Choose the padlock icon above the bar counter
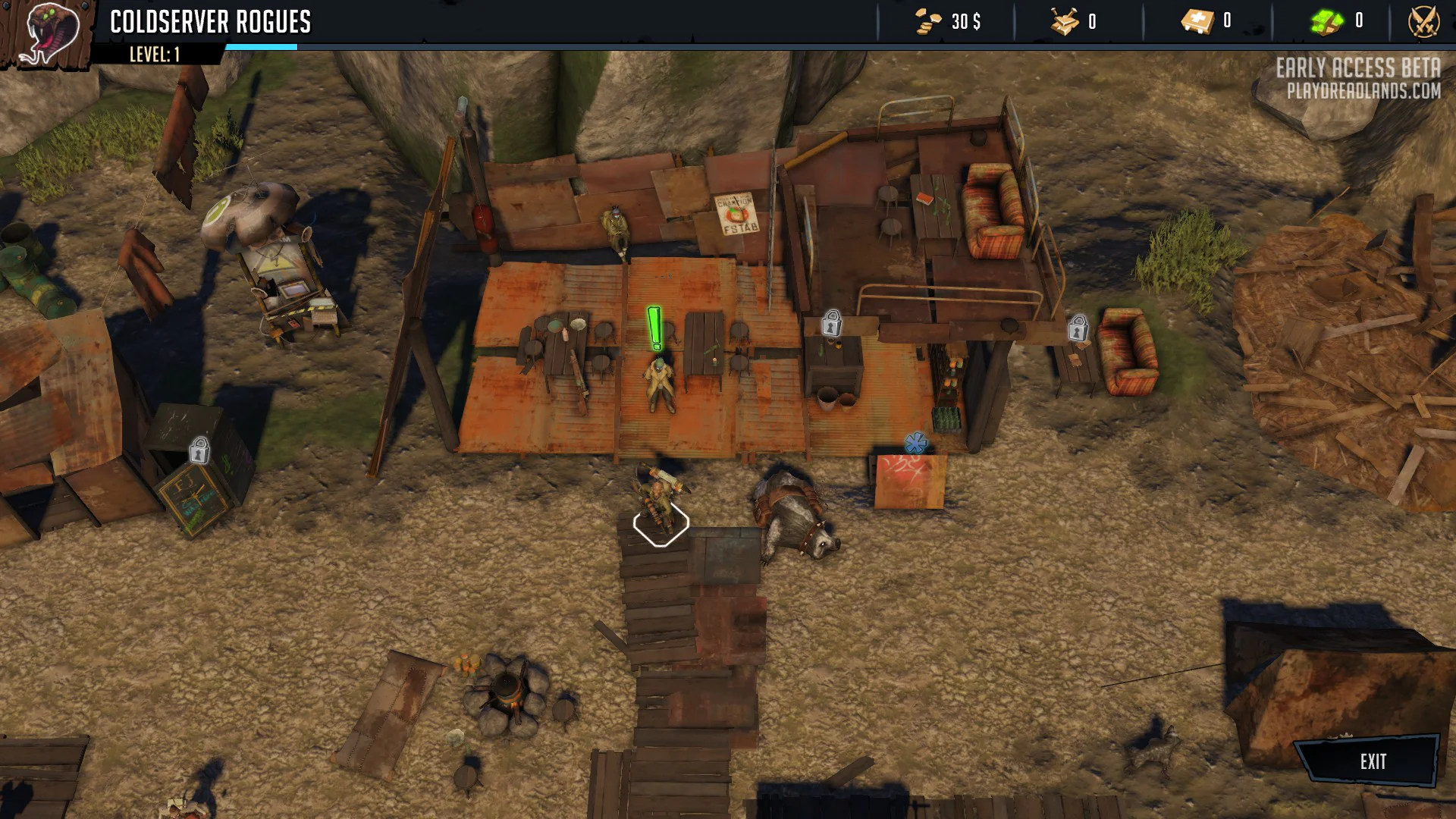This screenshot has height=819, width=1456. click(831, 323)
